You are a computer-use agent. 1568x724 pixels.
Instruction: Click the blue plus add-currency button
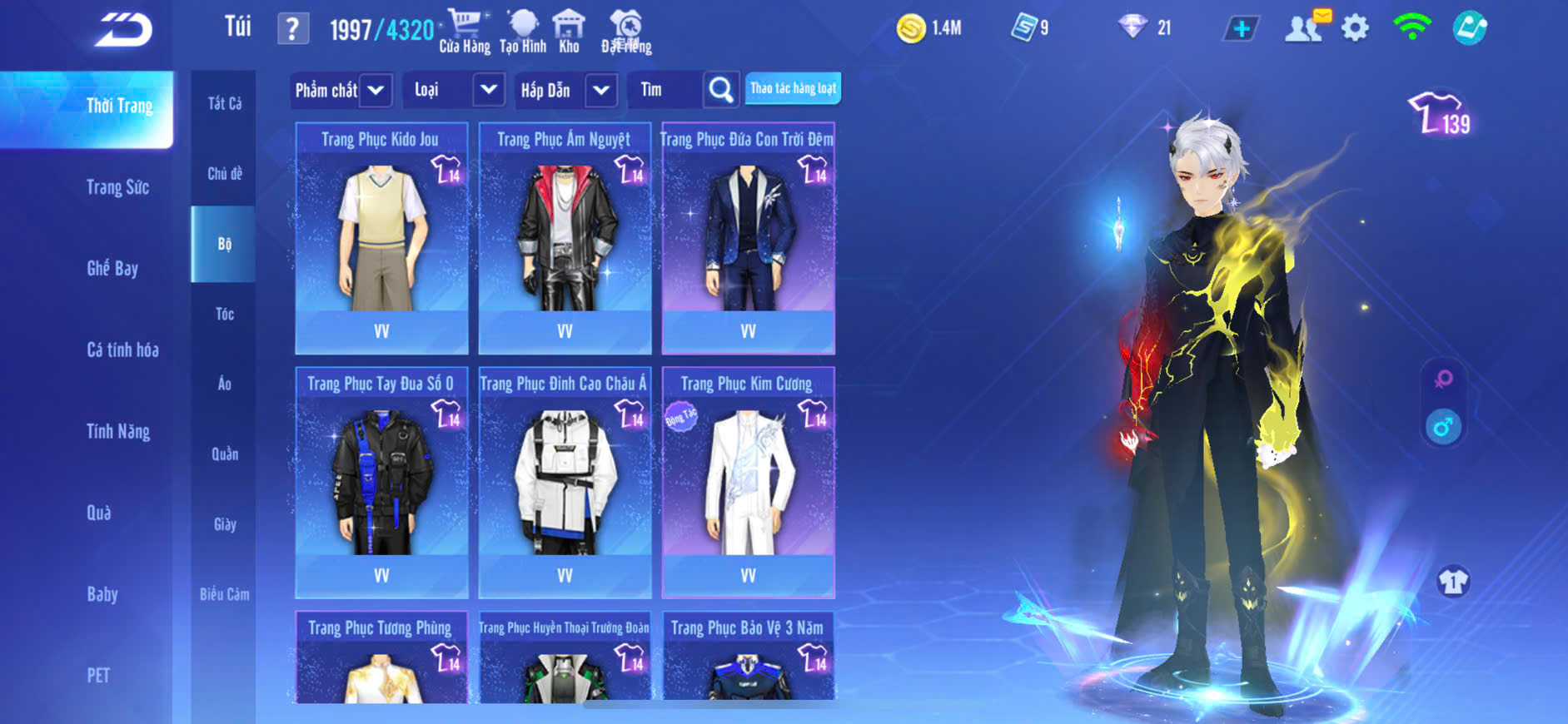tap(1241, 28)
